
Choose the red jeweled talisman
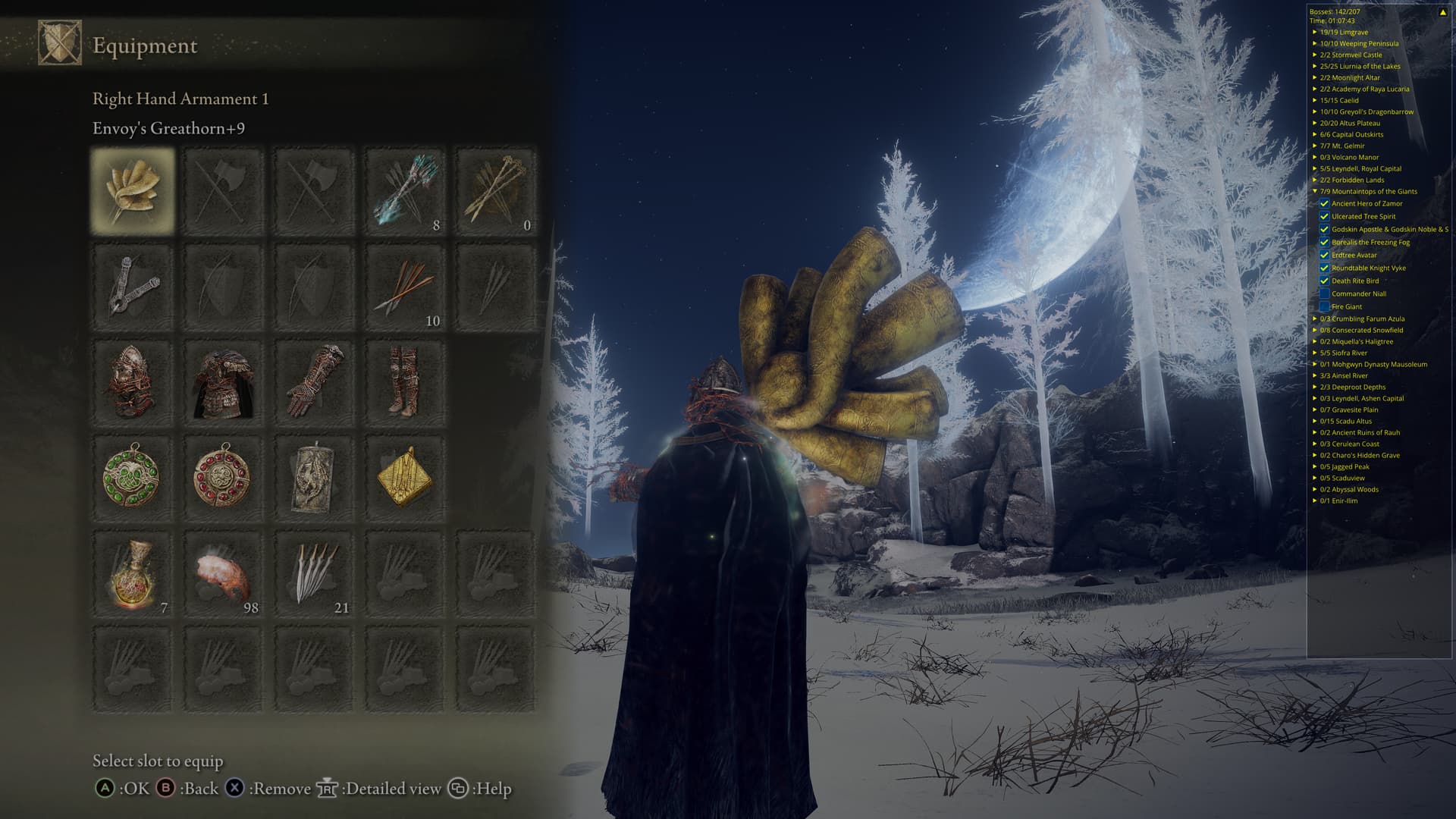pos(223,478)
